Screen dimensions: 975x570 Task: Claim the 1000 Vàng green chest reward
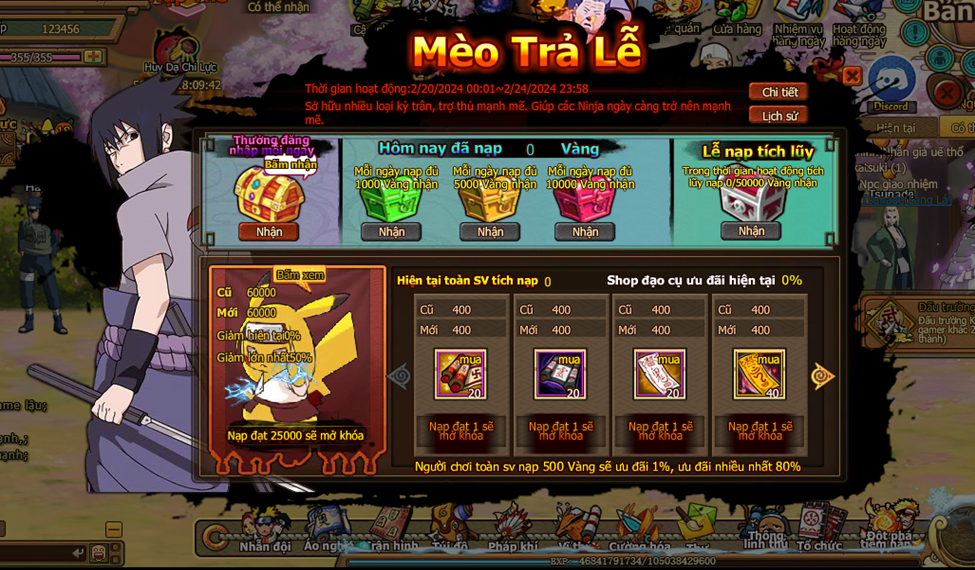click(391, 232)
